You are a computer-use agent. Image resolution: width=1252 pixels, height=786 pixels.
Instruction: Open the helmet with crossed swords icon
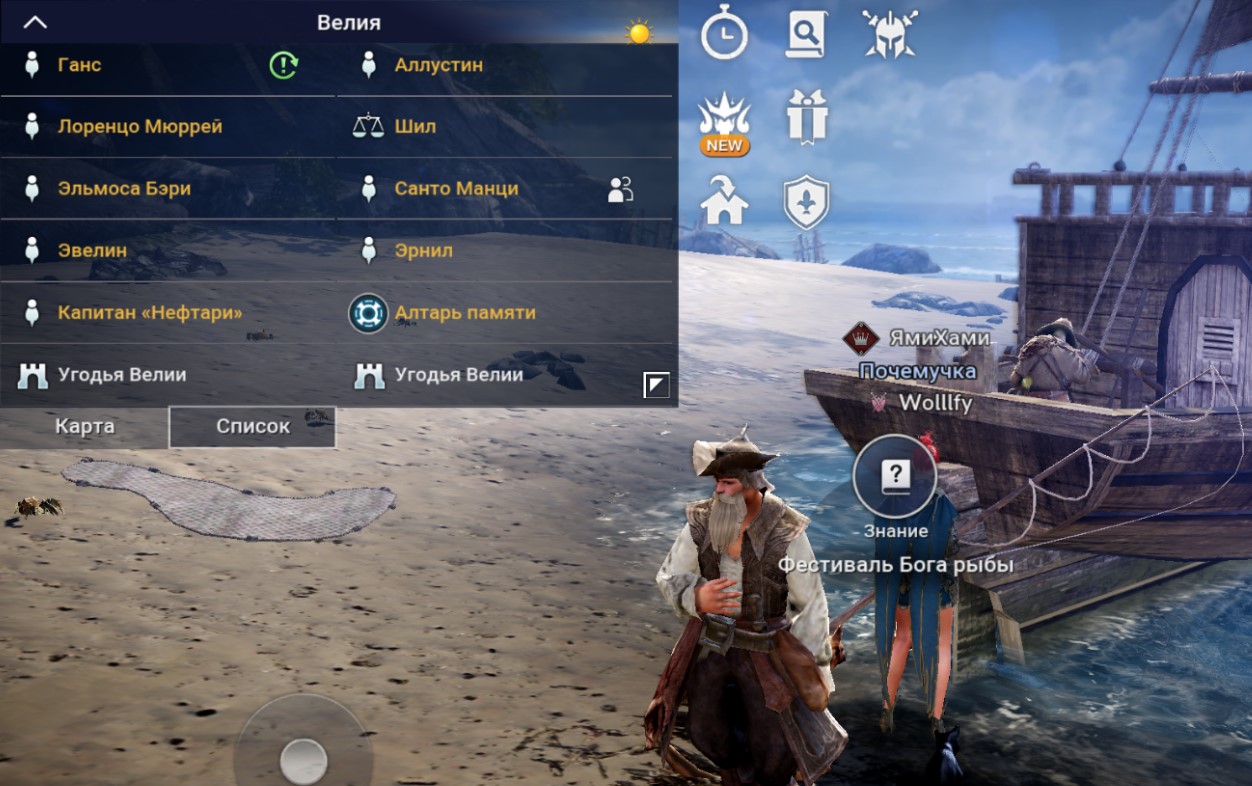(889, 34)
